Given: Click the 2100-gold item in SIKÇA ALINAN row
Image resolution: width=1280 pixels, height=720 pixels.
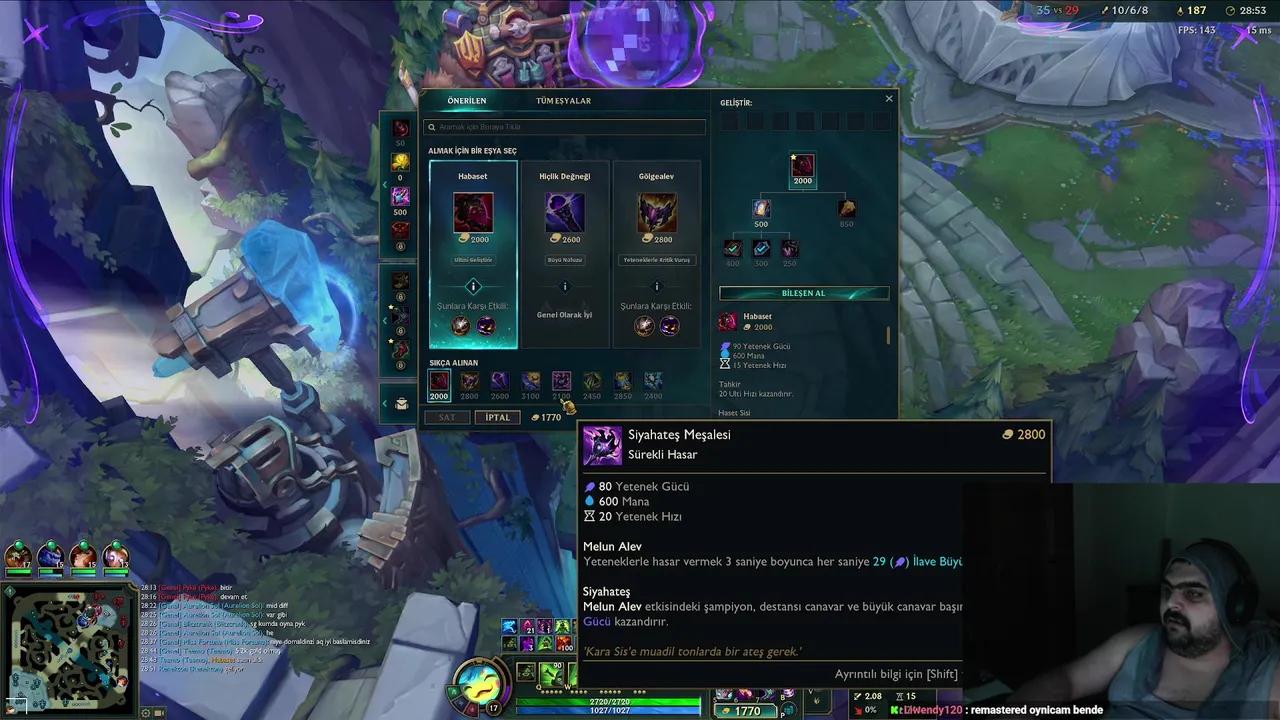Looking at the screenshot, I should tap(561, 381).
